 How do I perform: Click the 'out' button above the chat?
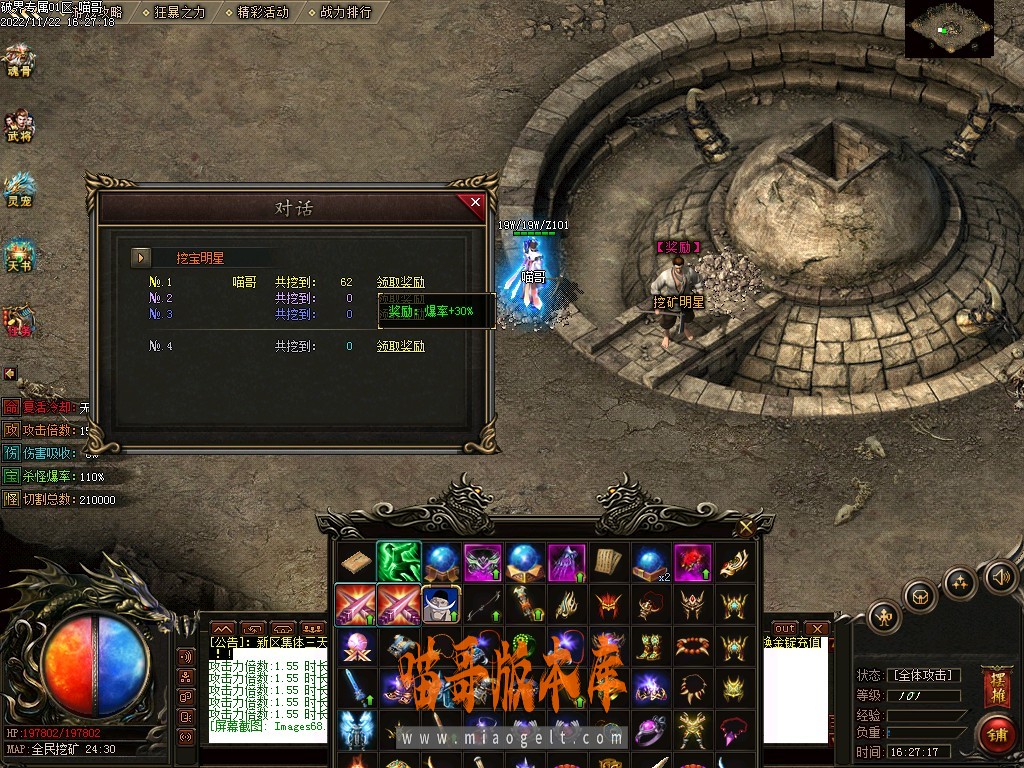coord(786,629)
